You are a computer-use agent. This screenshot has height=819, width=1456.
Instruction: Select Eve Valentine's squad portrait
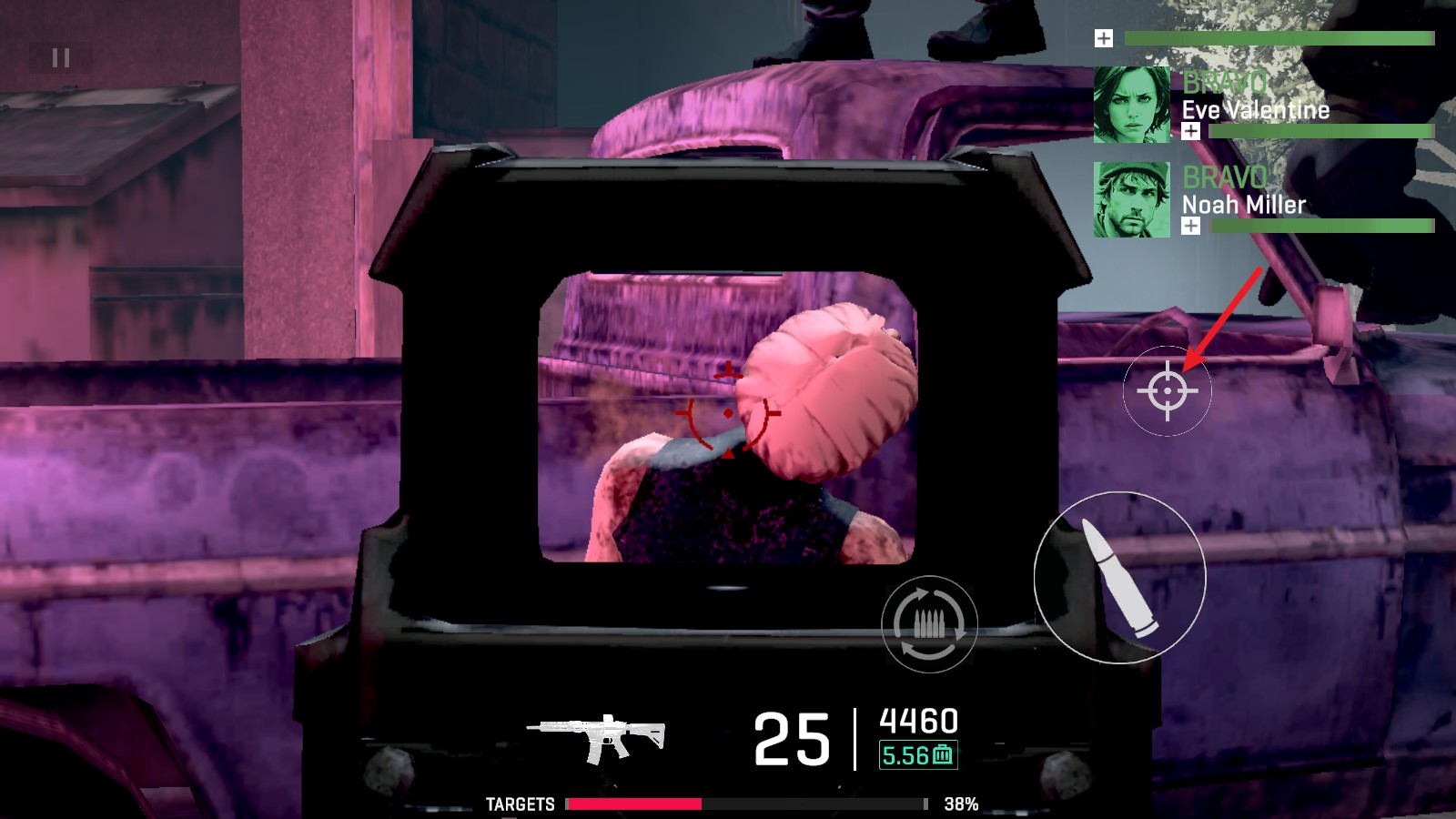1132,105
